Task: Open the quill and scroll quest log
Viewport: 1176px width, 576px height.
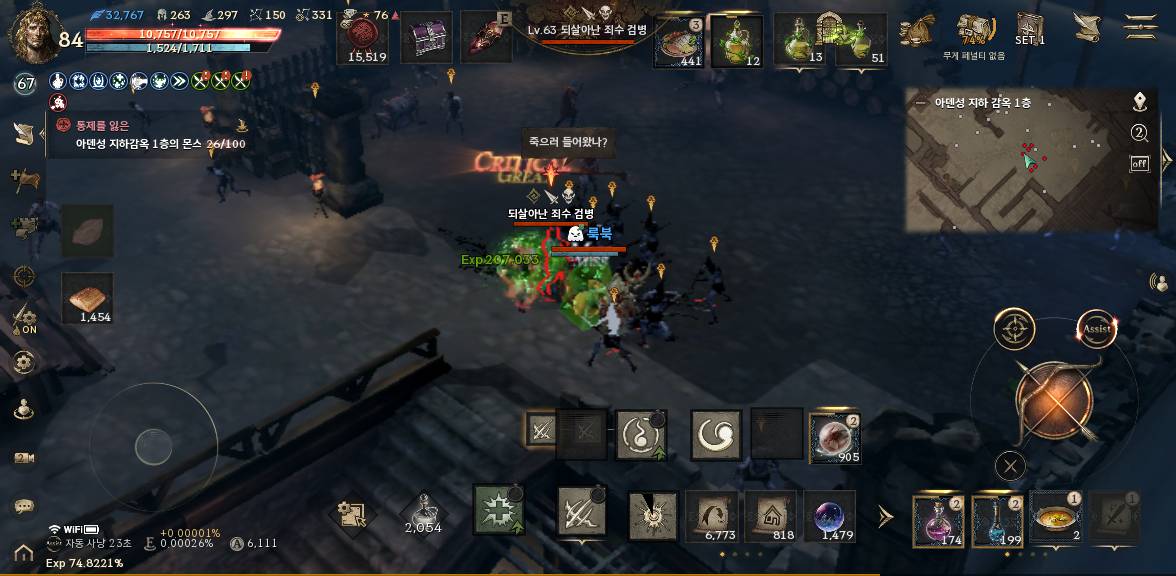Action: [1085, 27]
